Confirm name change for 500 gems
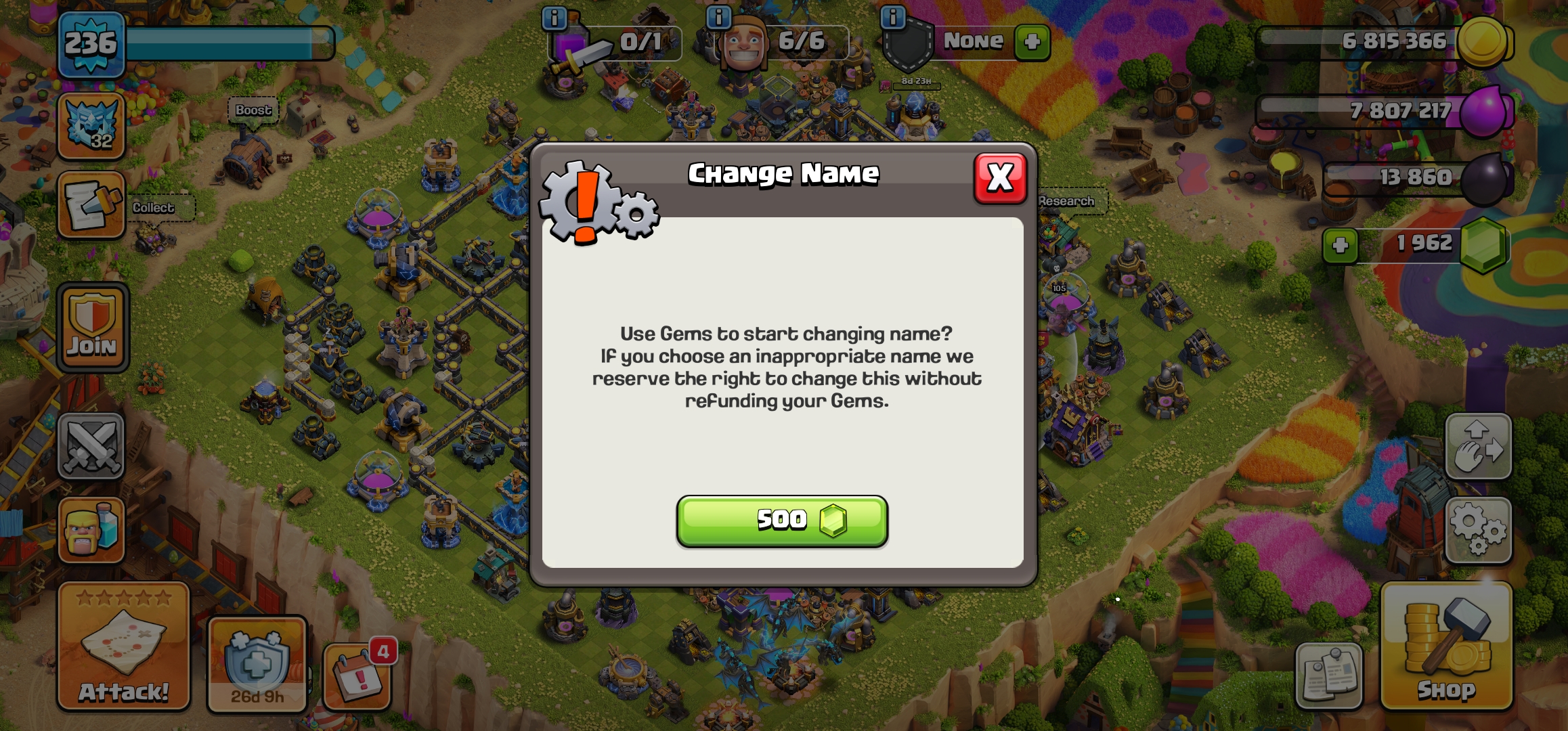Viewport: 1568px width, 731px height. [x=782, y=520]
